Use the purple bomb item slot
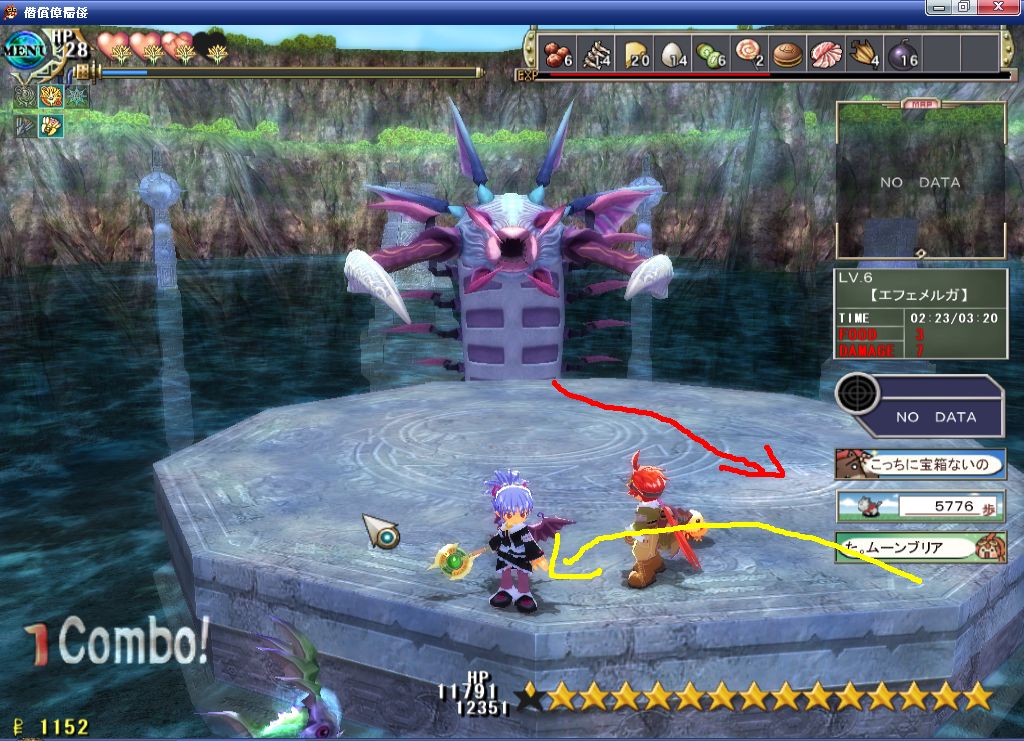The width and height of the screenshot is (1024, 741). coord(903,54)
